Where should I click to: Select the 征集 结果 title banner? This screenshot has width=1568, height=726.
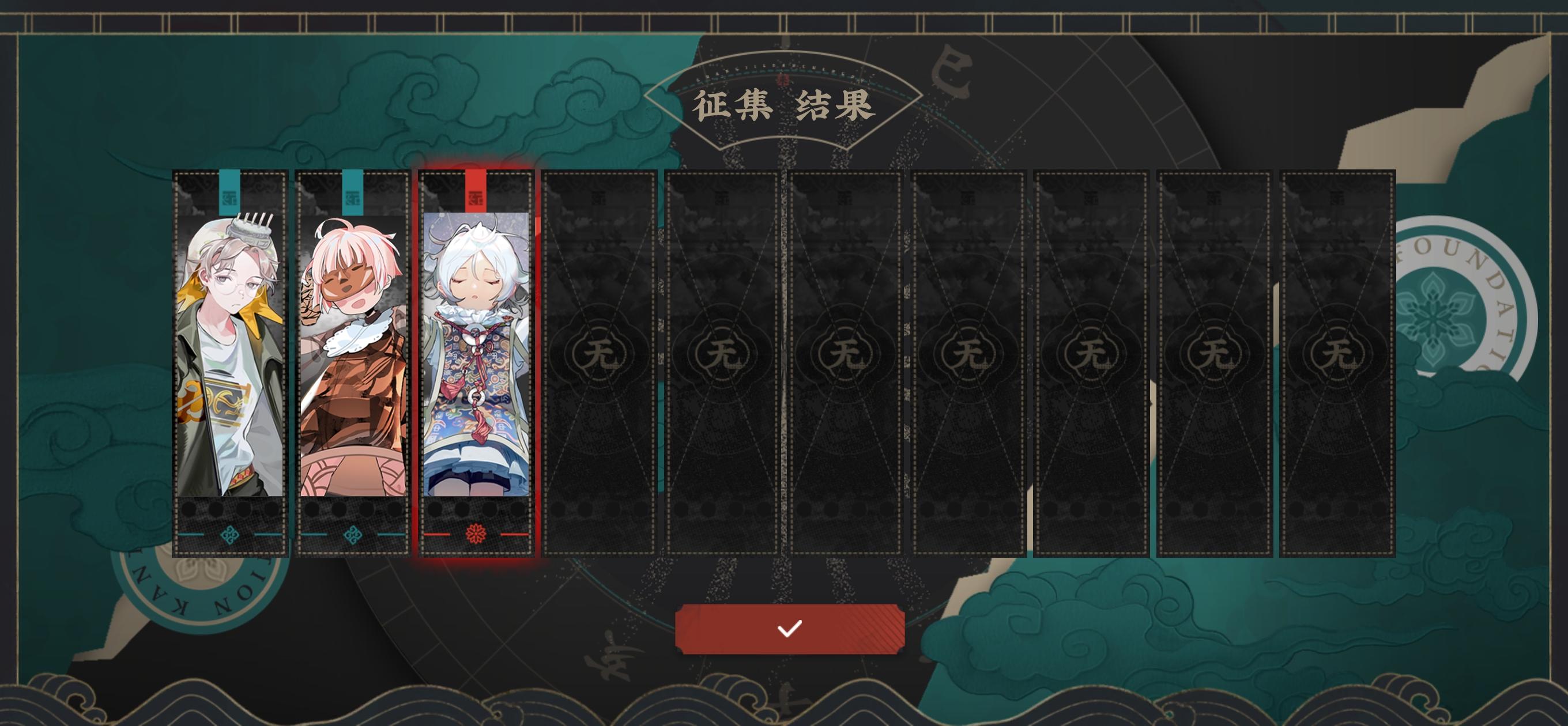785,107
